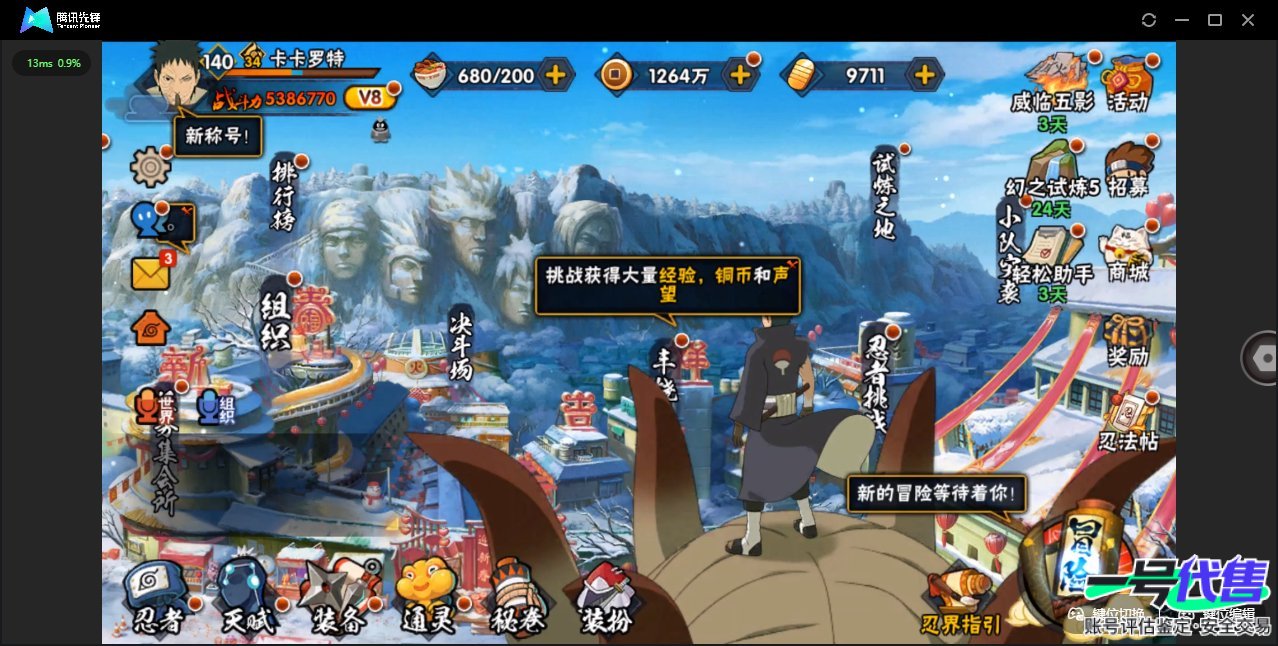The width and height of the screenshot is (1278, 646).
Task: Open the 排行榜 ranking board
Action: 284,195
